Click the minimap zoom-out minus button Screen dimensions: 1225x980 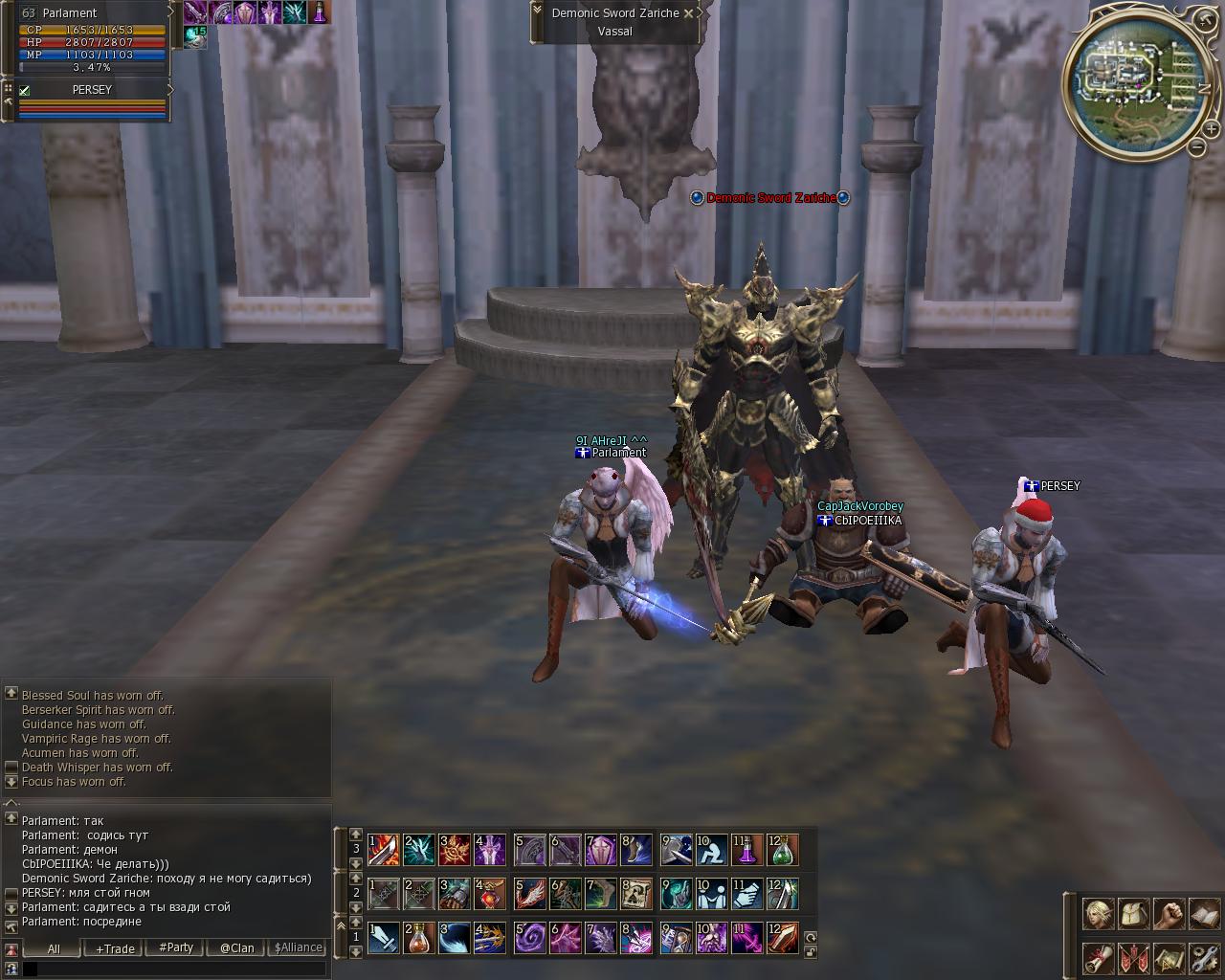[x=1197, y=147]
